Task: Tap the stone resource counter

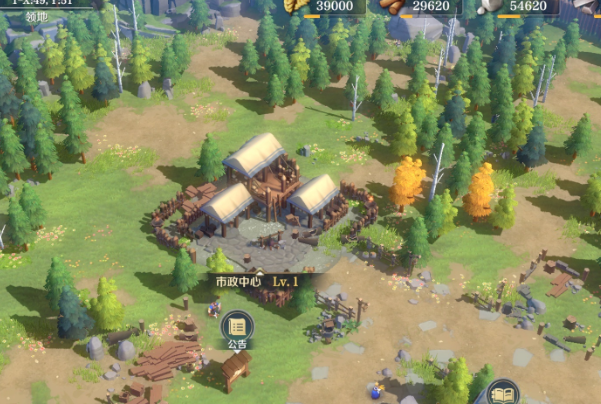Action: click(515, 6)
